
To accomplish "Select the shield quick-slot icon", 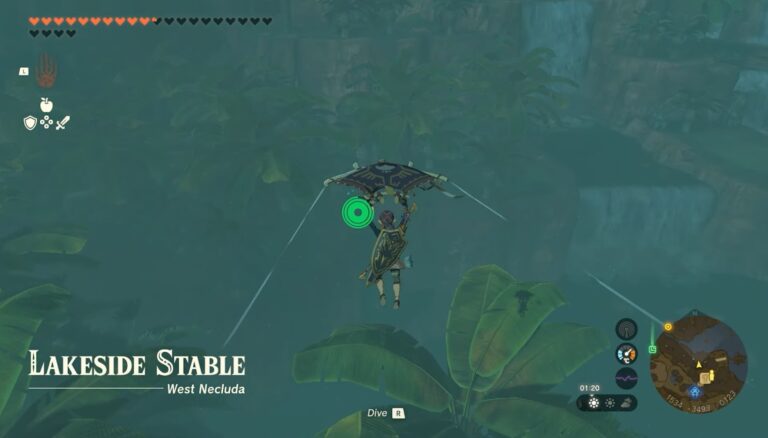I will pyautogui.click(x=30, y=122).
